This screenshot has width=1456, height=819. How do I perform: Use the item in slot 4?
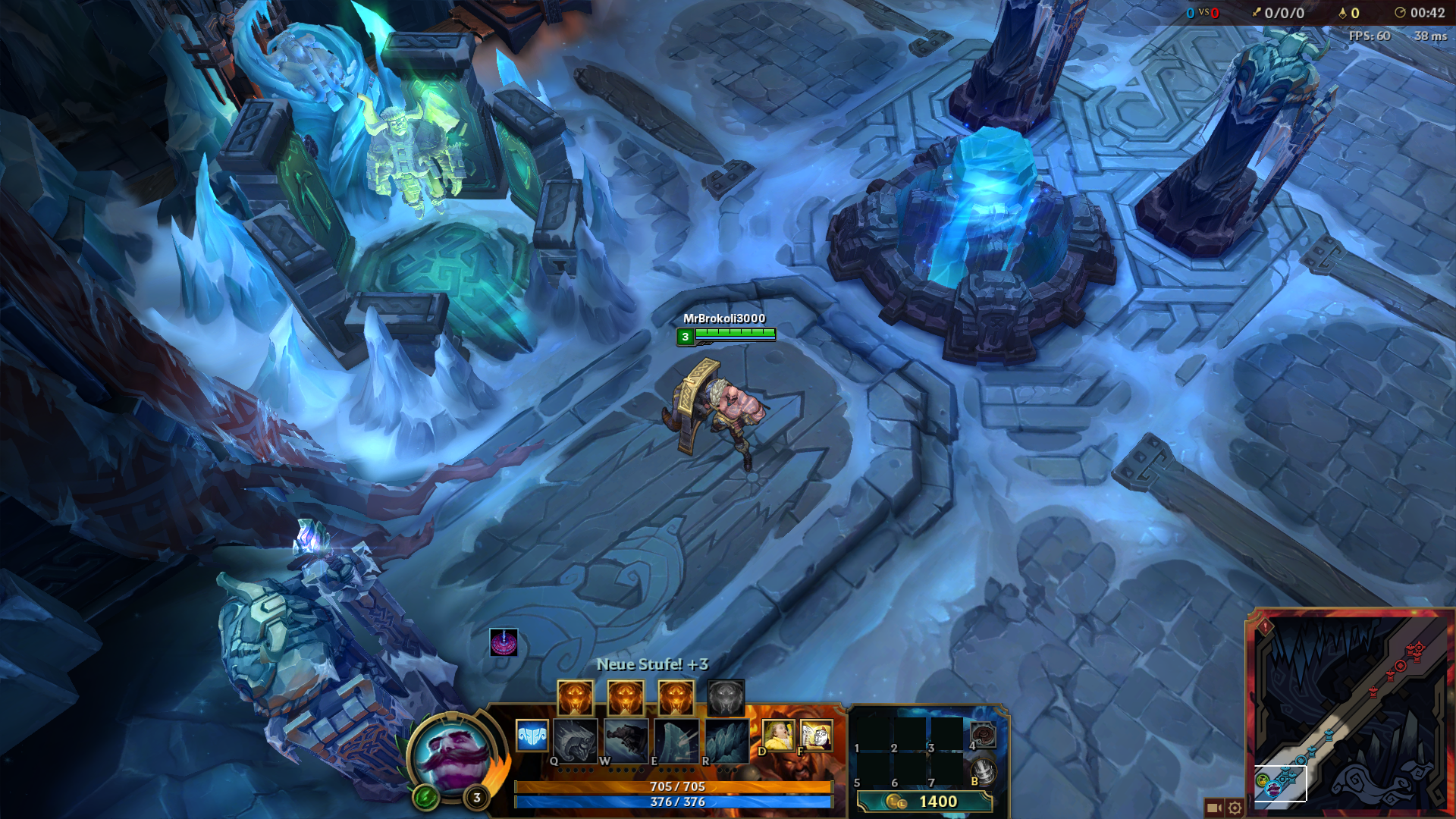coord(984,735)
